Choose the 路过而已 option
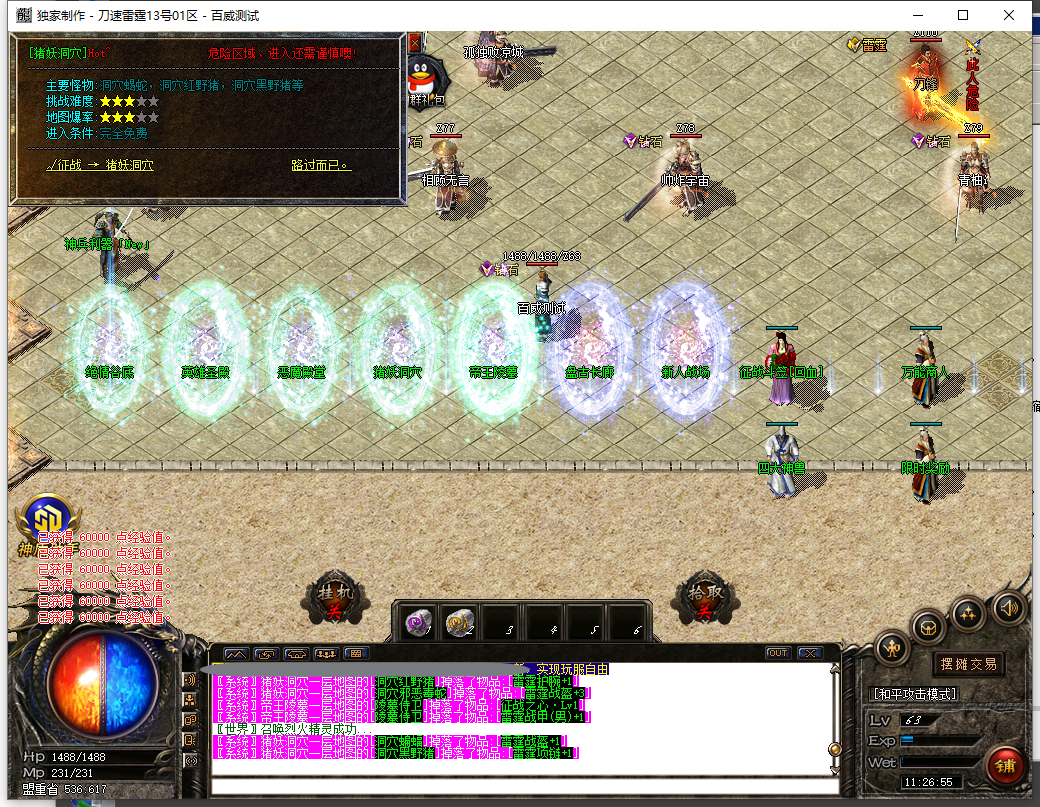Viewport: 1040px width, 807px height. click(320, 165)
